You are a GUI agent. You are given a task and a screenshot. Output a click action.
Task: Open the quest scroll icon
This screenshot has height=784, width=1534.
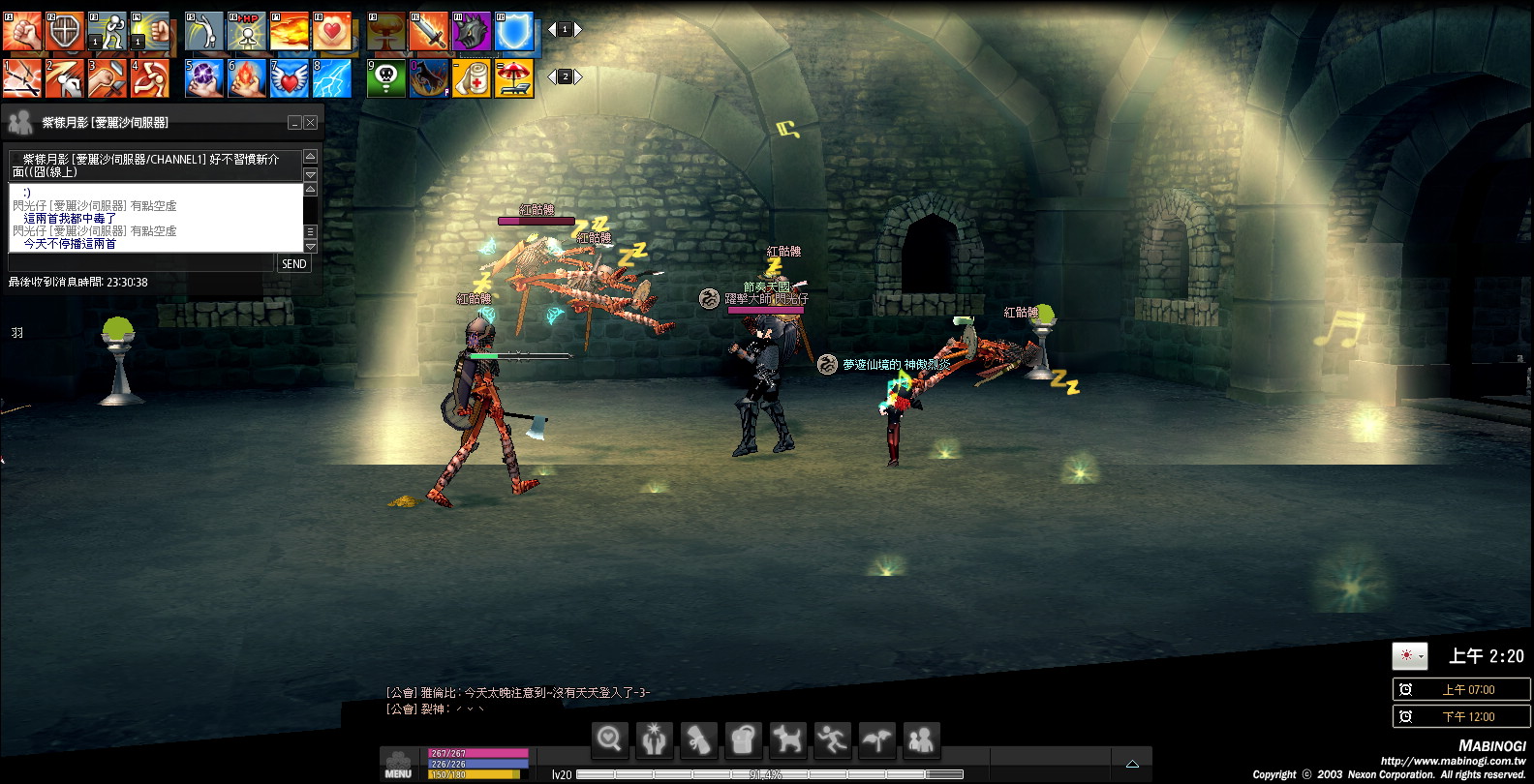pos(698,740)
